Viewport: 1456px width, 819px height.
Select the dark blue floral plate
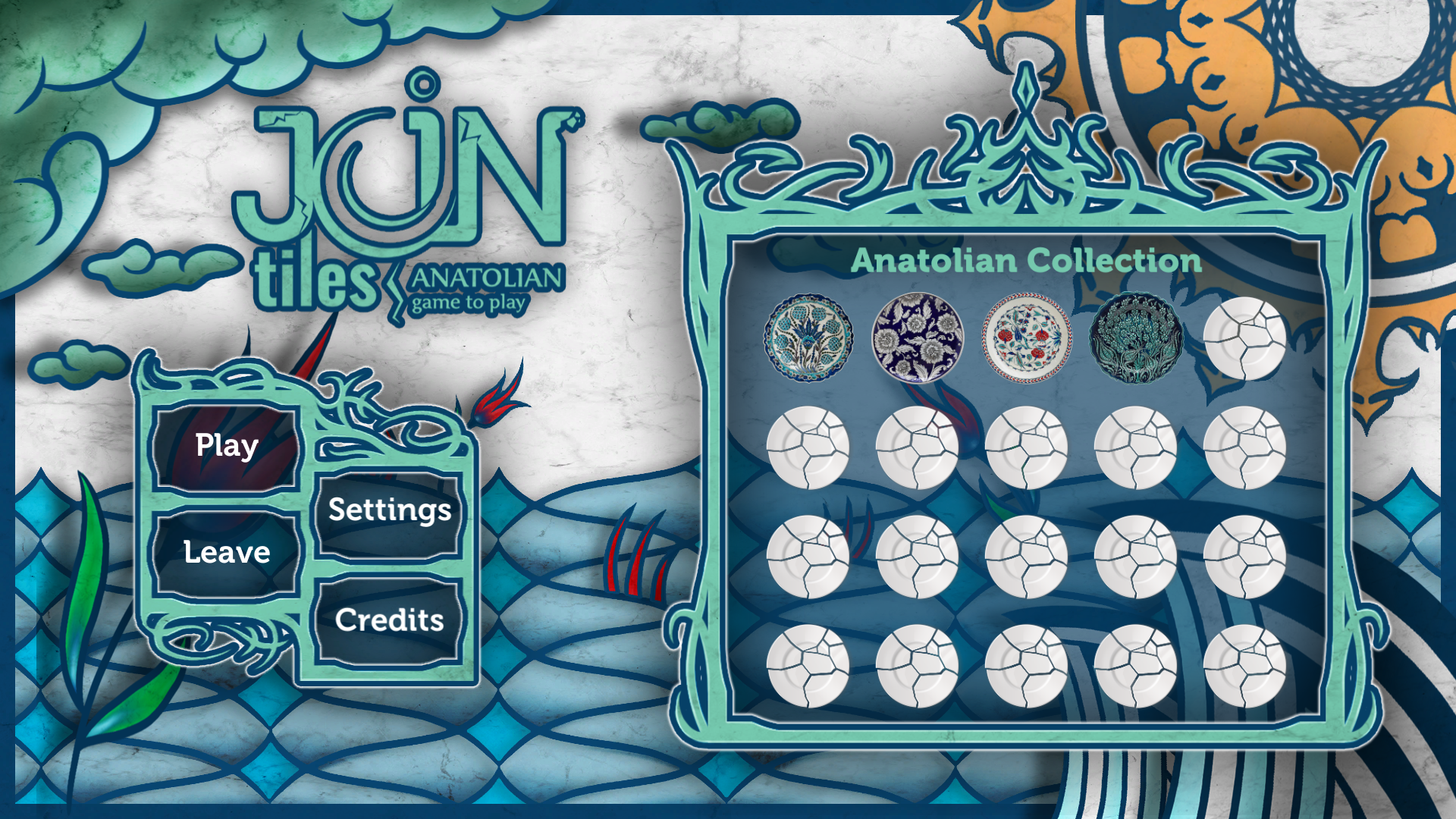click(x=918, y=337)
